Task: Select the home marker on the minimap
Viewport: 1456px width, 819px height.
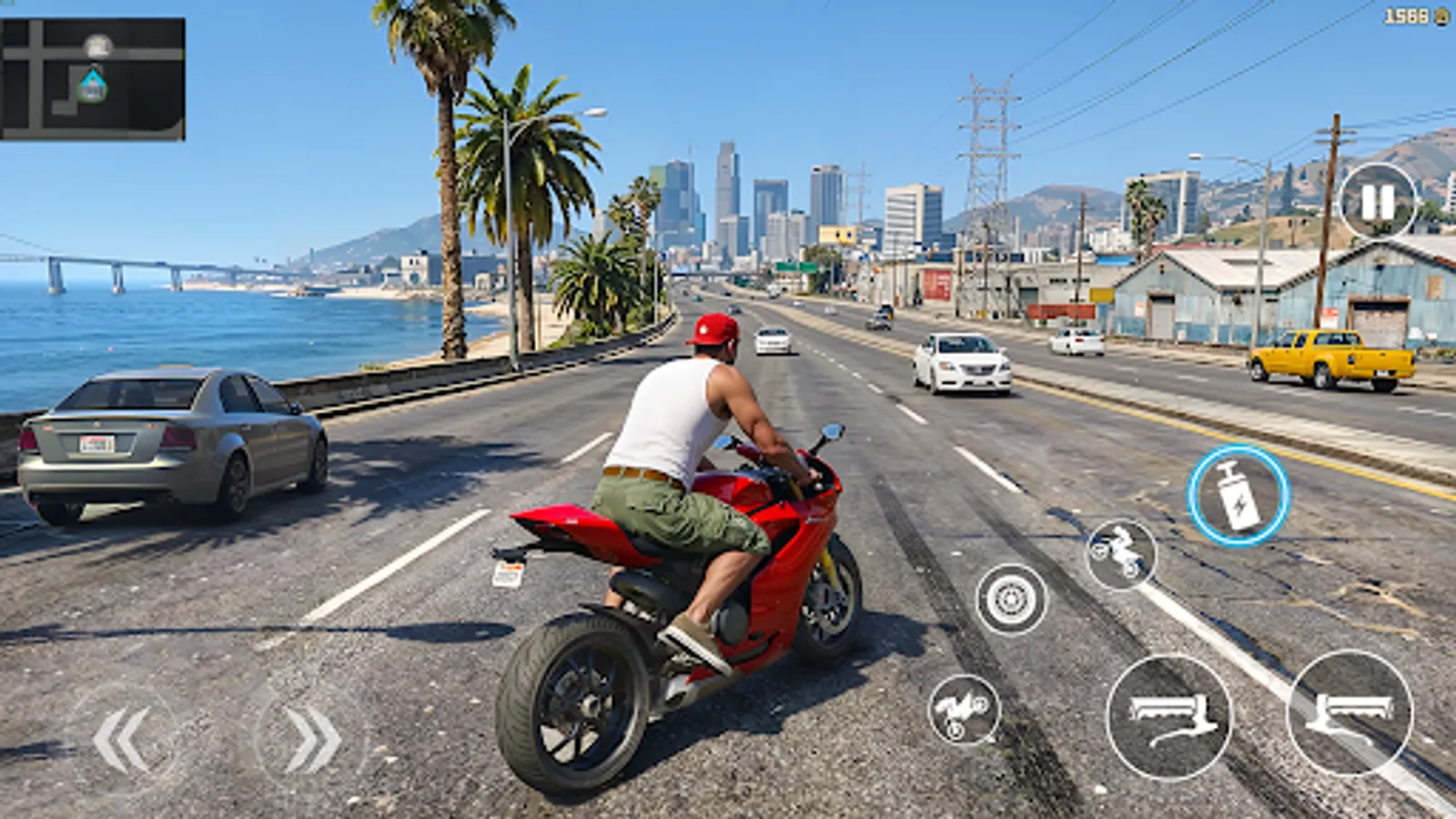Action: tap(91, 85)
